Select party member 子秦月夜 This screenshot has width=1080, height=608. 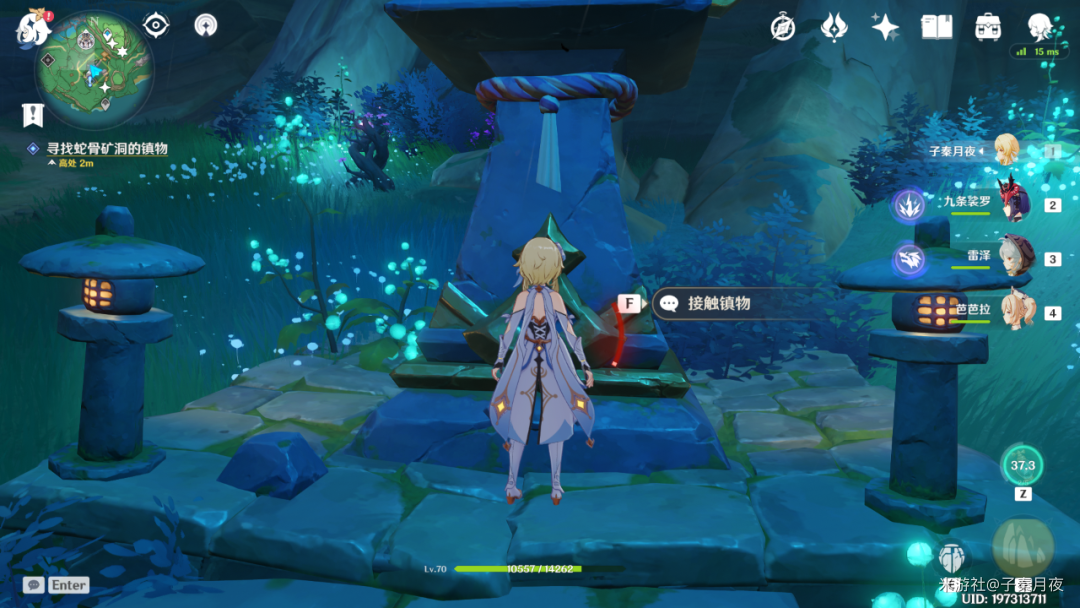[x=1003, y=151]
